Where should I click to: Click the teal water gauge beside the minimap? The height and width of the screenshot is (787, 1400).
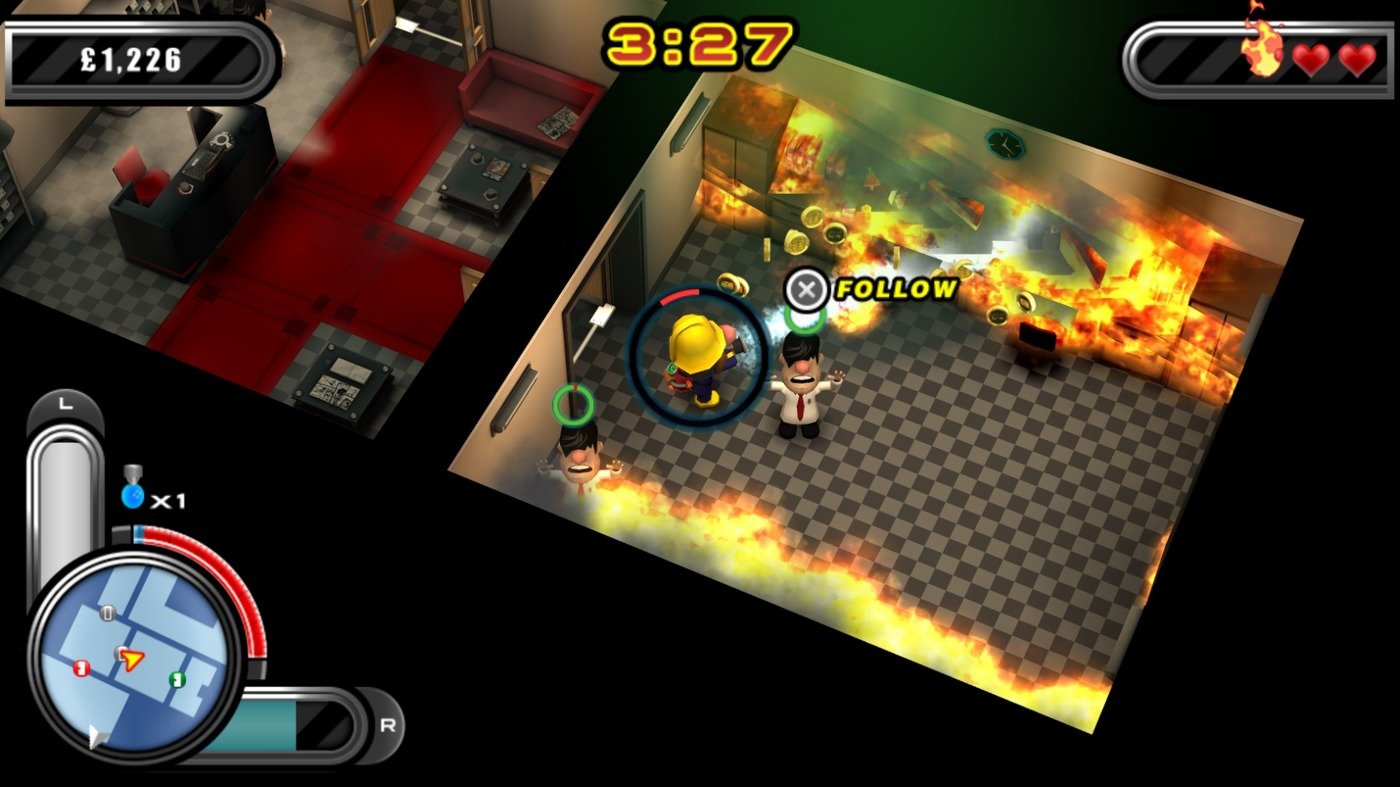tap(250, 725)
